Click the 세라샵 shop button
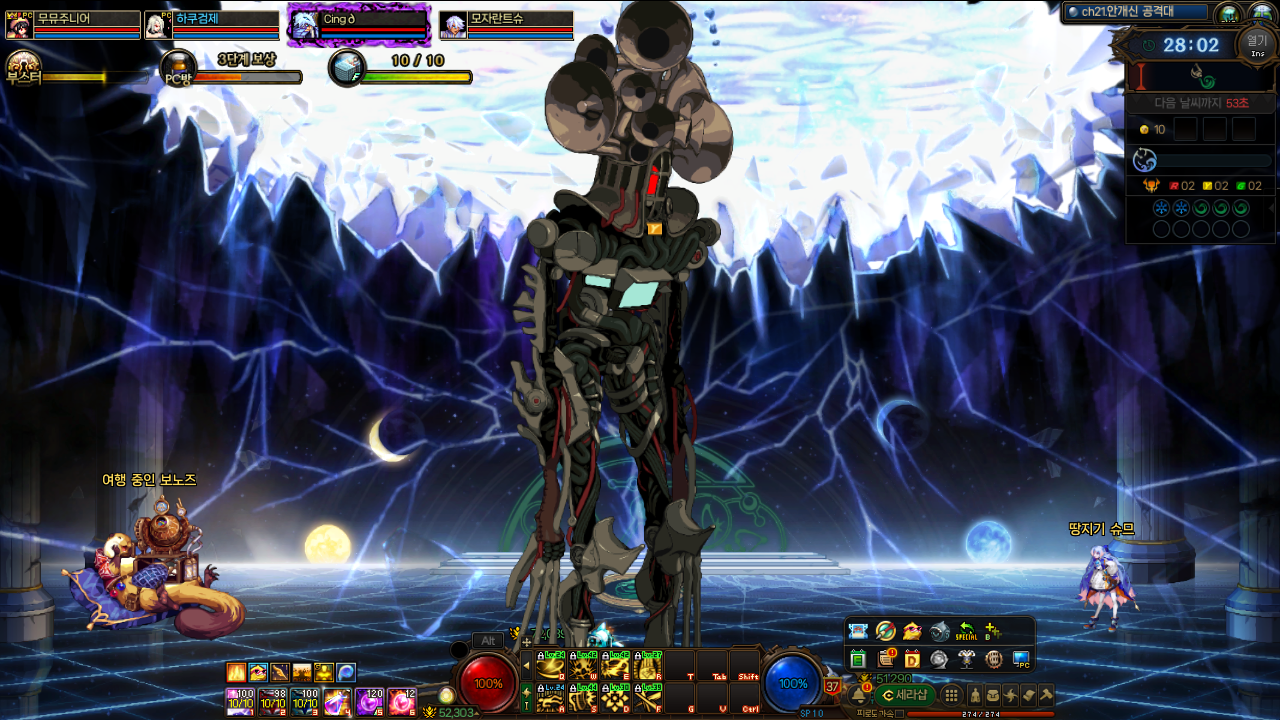Screen dimensions: 1280x720 [x=905, y=695]
